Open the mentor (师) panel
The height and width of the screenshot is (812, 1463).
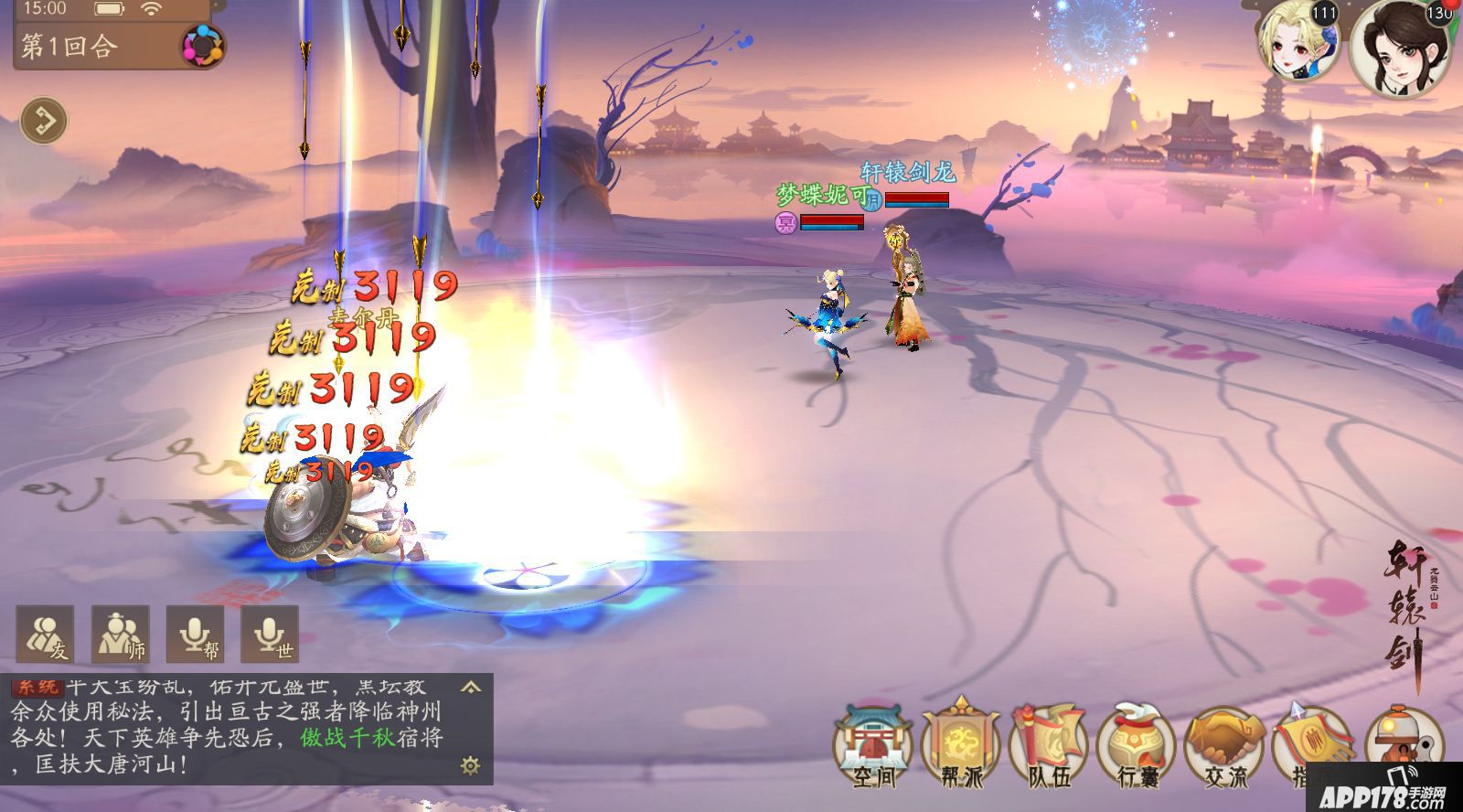click(121, 634)
